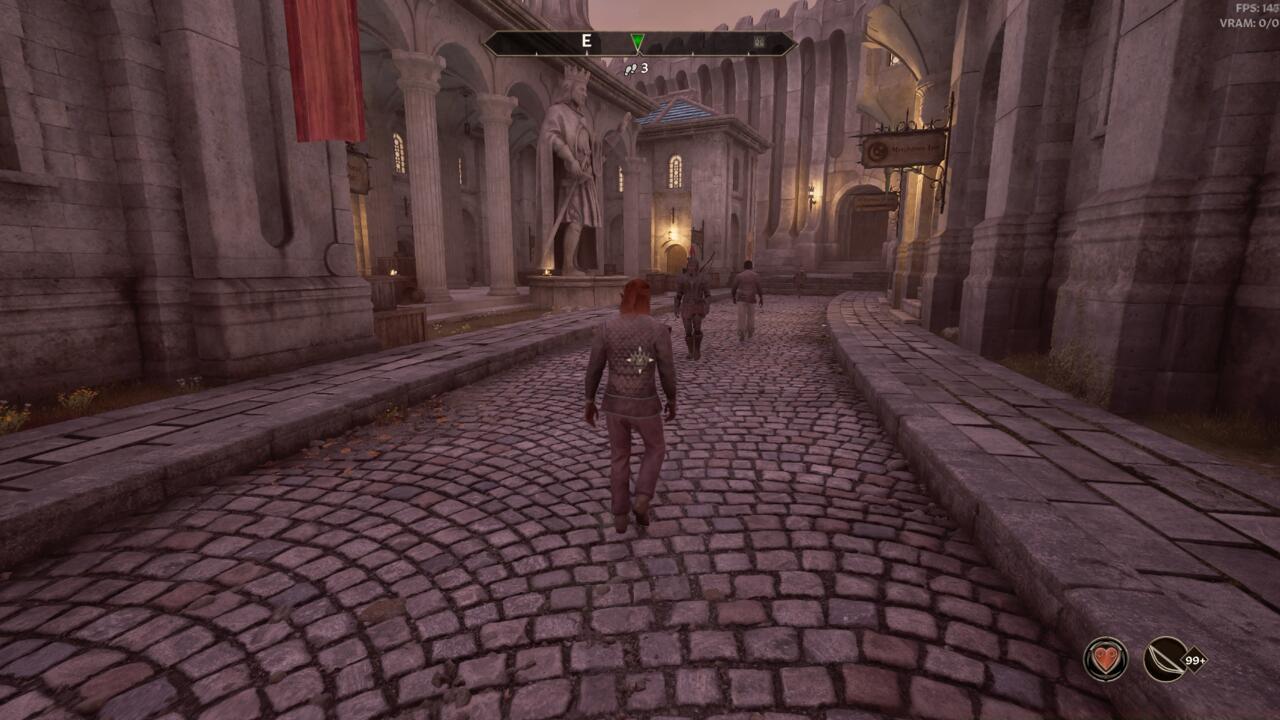Click the small icon at compass right end
This screenshot has height=720, width=1280.
tap(758, 40)
